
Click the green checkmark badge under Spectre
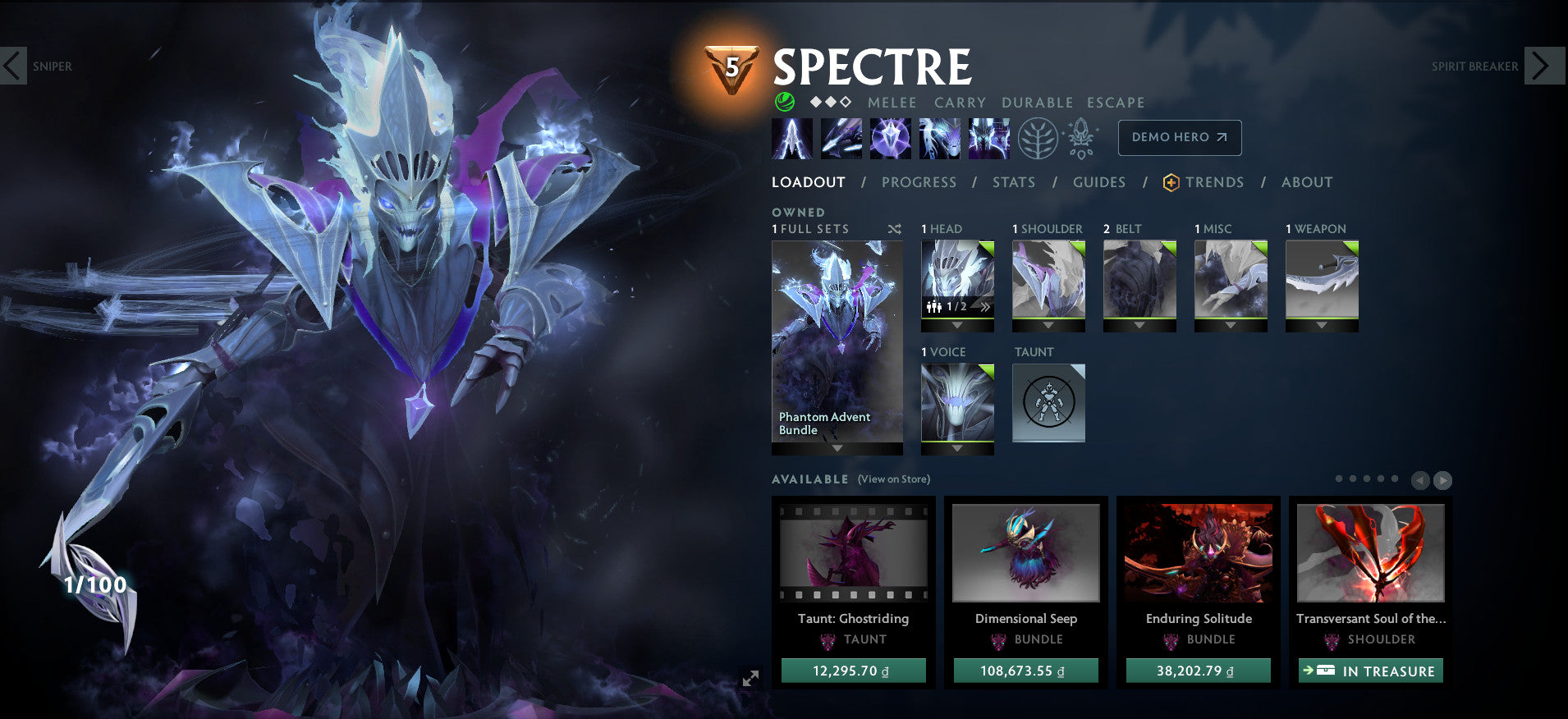783,102
